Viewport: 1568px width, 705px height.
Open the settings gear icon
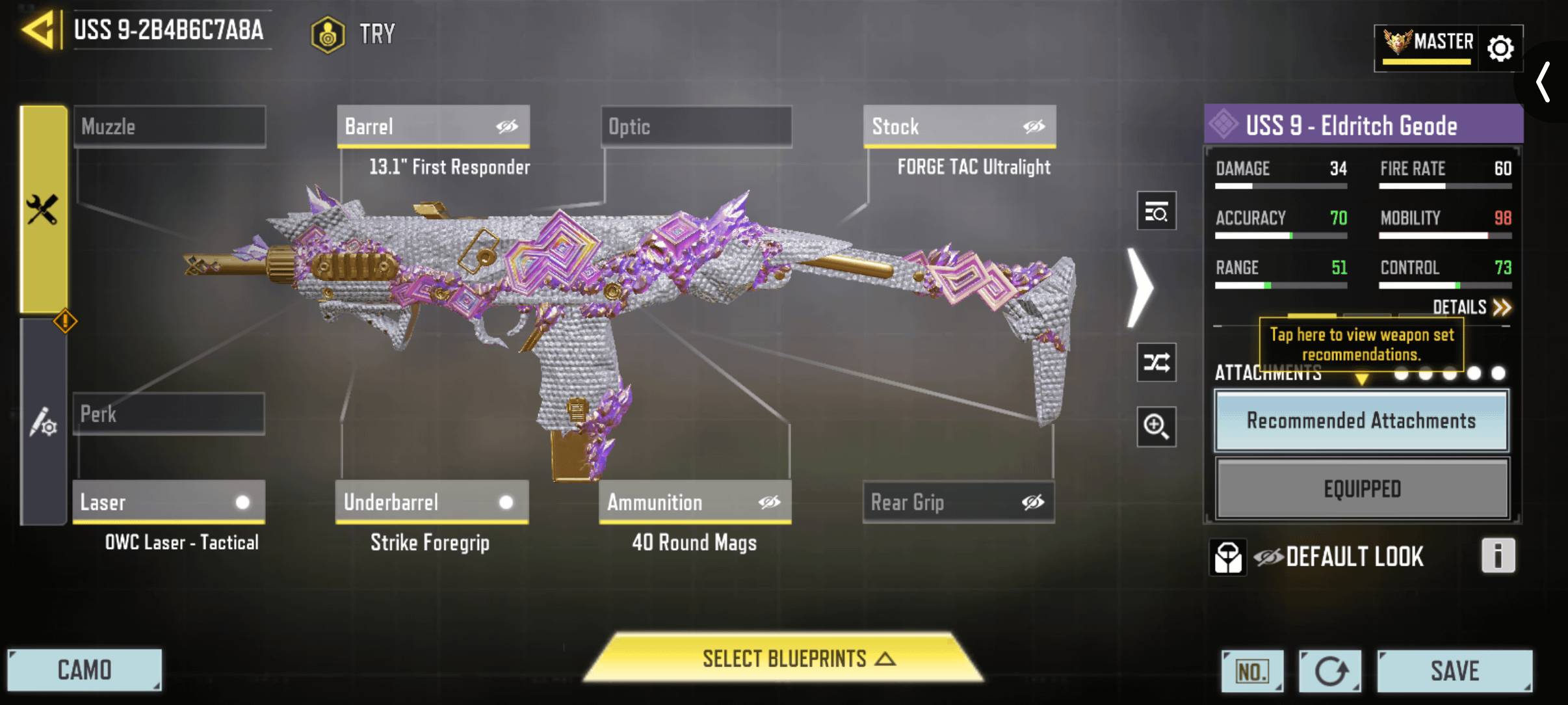pos(1500,48)
